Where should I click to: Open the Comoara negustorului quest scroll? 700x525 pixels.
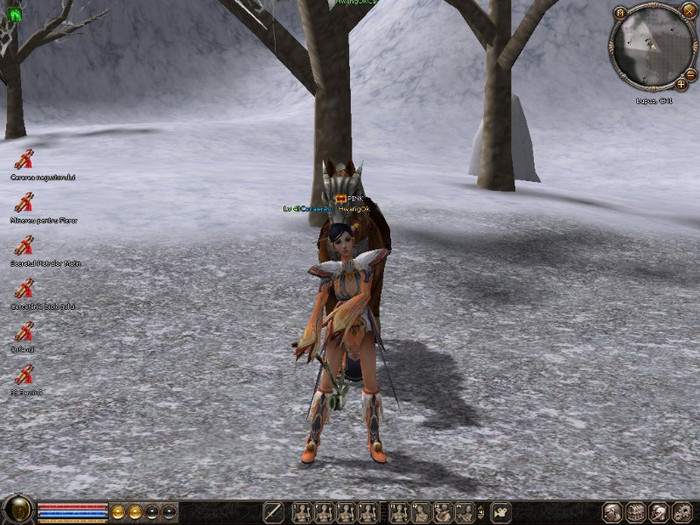coord(24,159)
